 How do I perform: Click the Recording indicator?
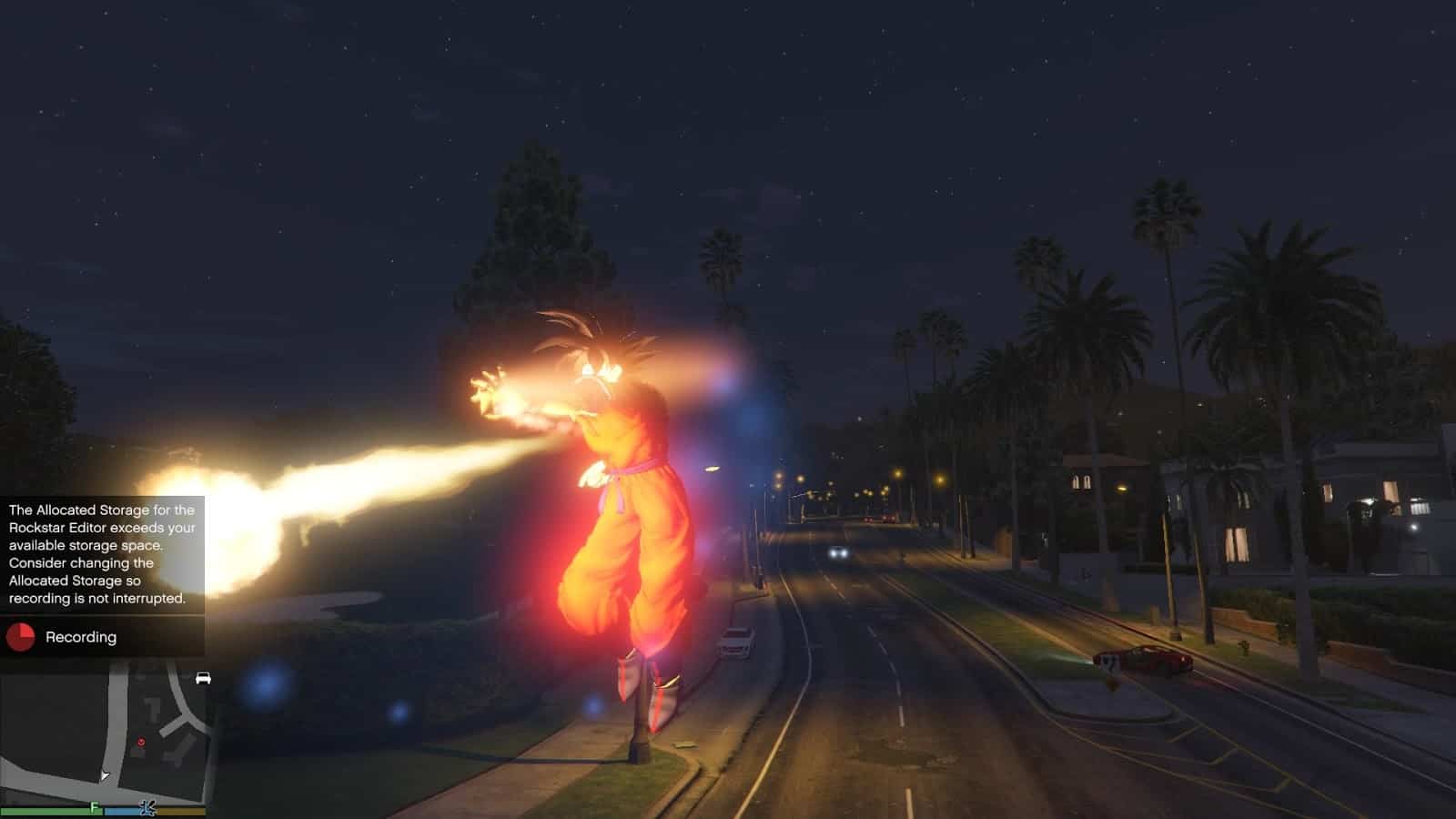(x=81, y=637)
